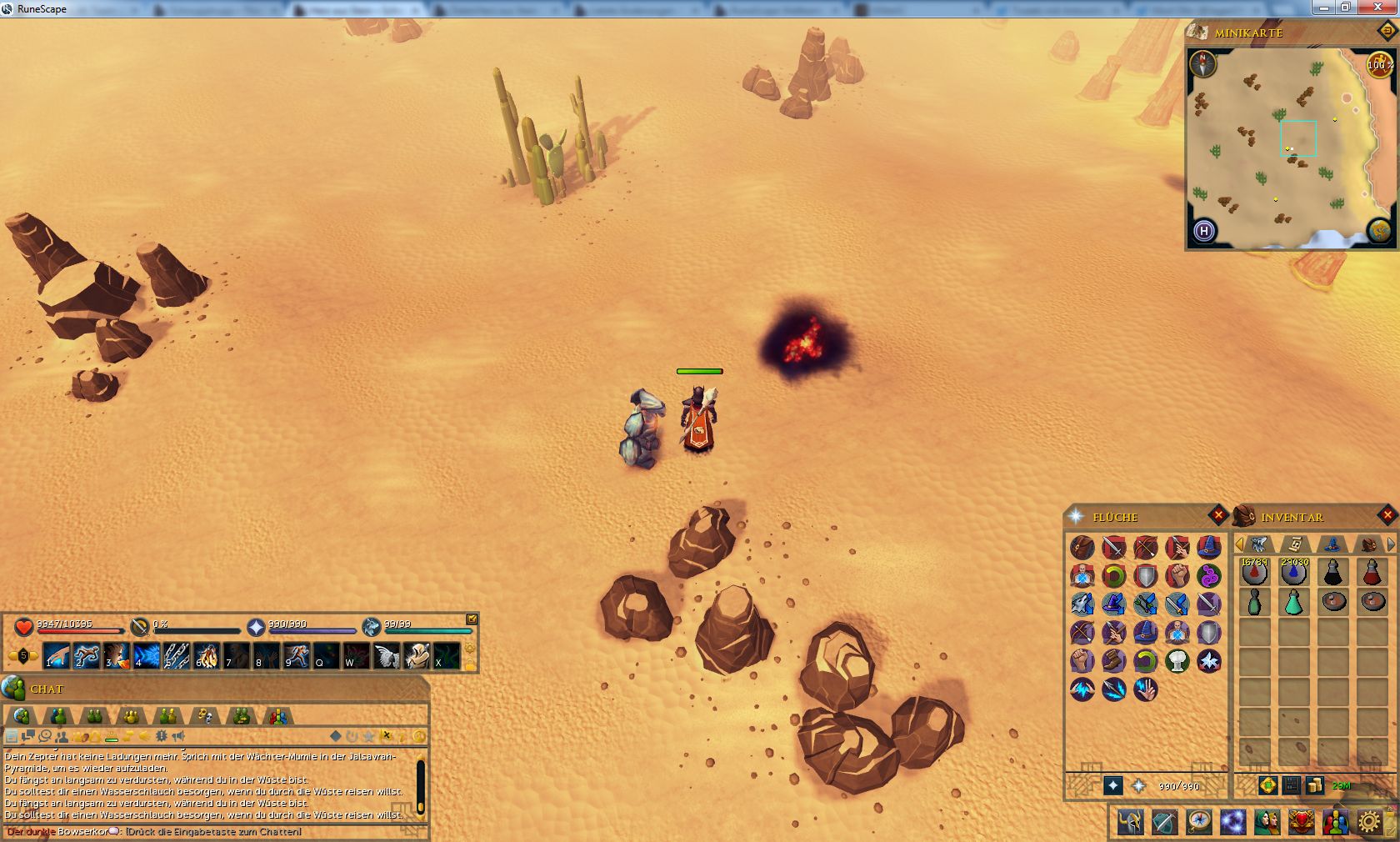The image size is (1400, 842).
Task: Click the compass on the minimap
Action: [x=1202, y=63]
